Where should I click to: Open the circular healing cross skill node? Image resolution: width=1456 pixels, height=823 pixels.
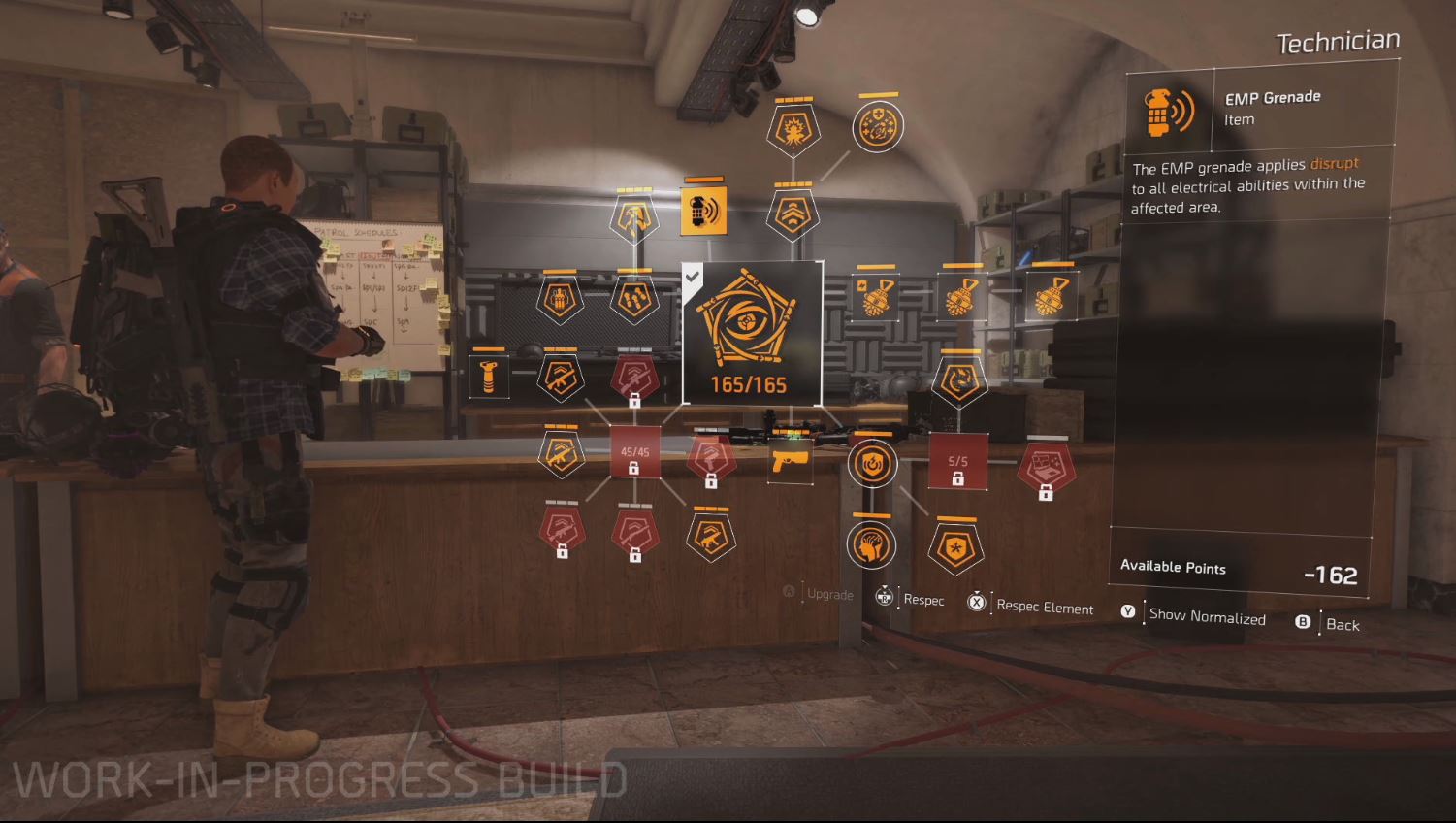[x=878, y=124]
